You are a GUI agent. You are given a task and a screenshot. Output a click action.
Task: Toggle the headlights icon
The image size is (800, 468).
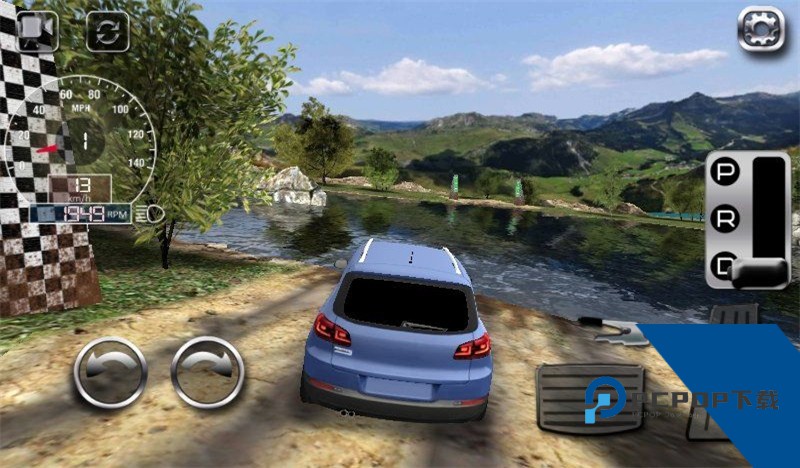point(152,213)
